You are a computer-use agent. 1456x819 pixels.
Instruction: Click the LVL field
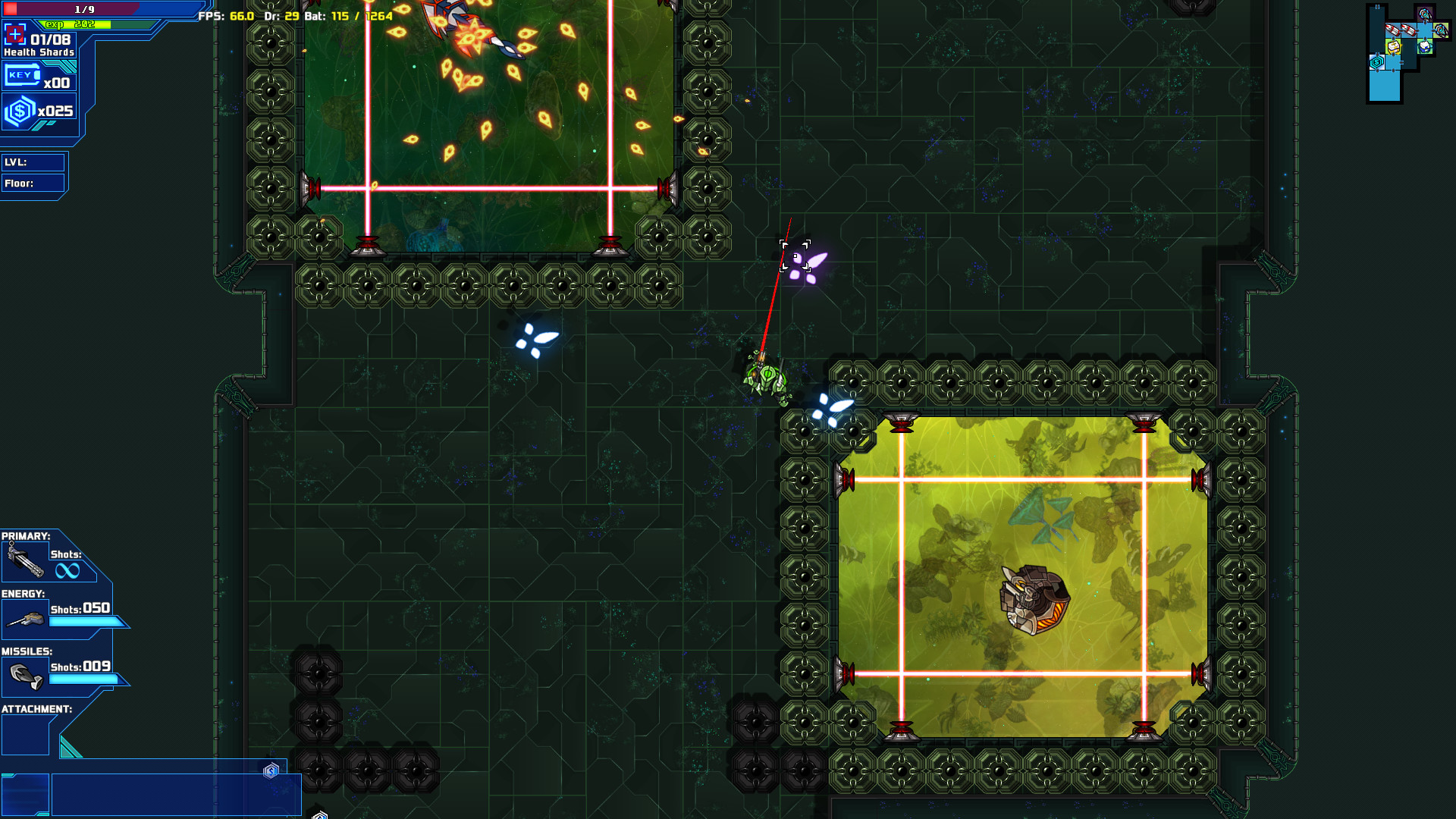pyautogui.click(x=34, y=162)
